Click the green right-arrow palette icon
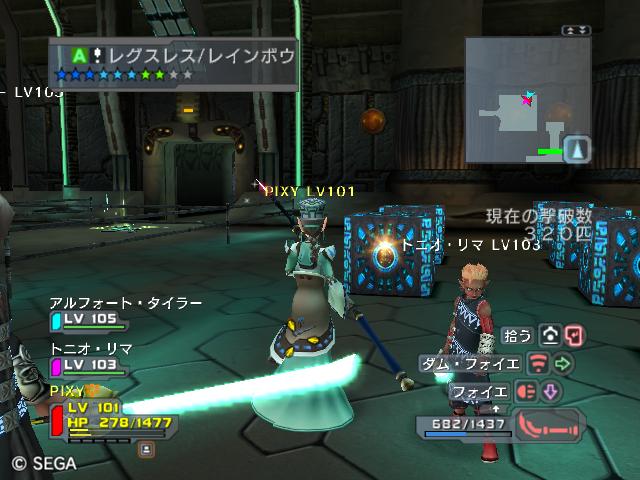 tap(563, 362)
